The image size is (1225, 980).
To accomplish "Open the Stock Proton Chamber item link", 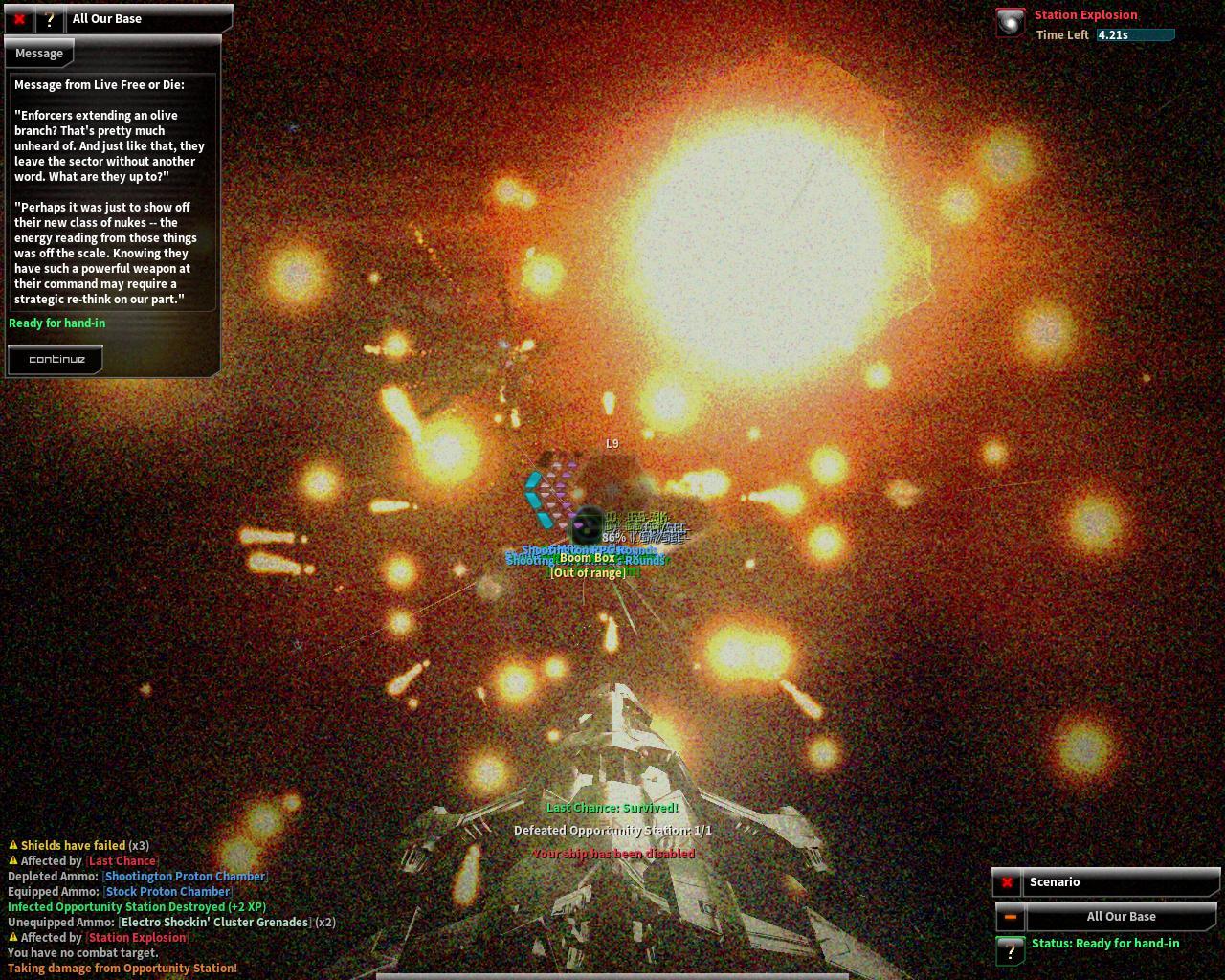I will point(167,892).
